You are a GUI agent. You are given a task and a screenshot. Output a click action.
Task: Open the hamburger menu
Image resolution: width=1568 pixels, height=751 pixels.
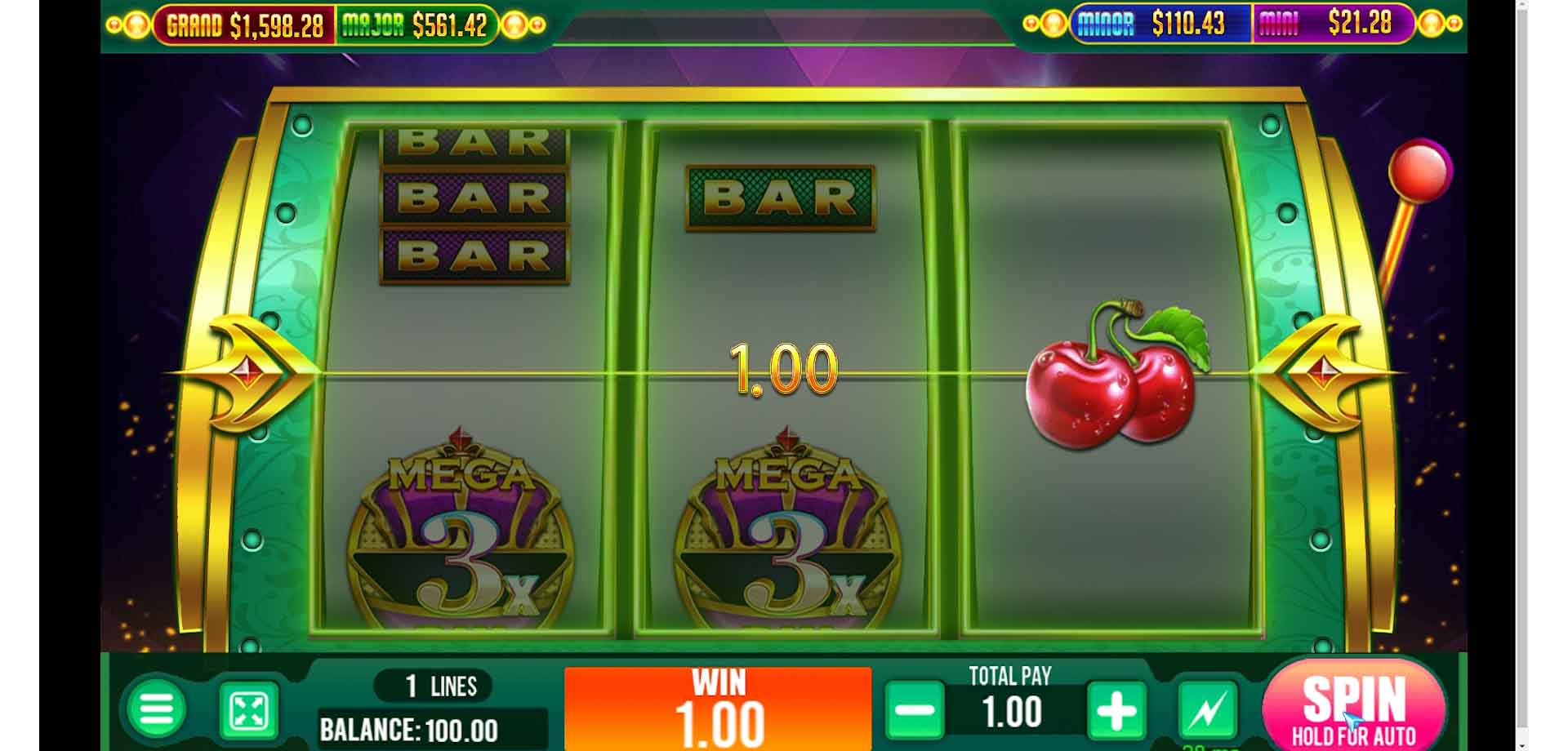[x=156, y=709]
